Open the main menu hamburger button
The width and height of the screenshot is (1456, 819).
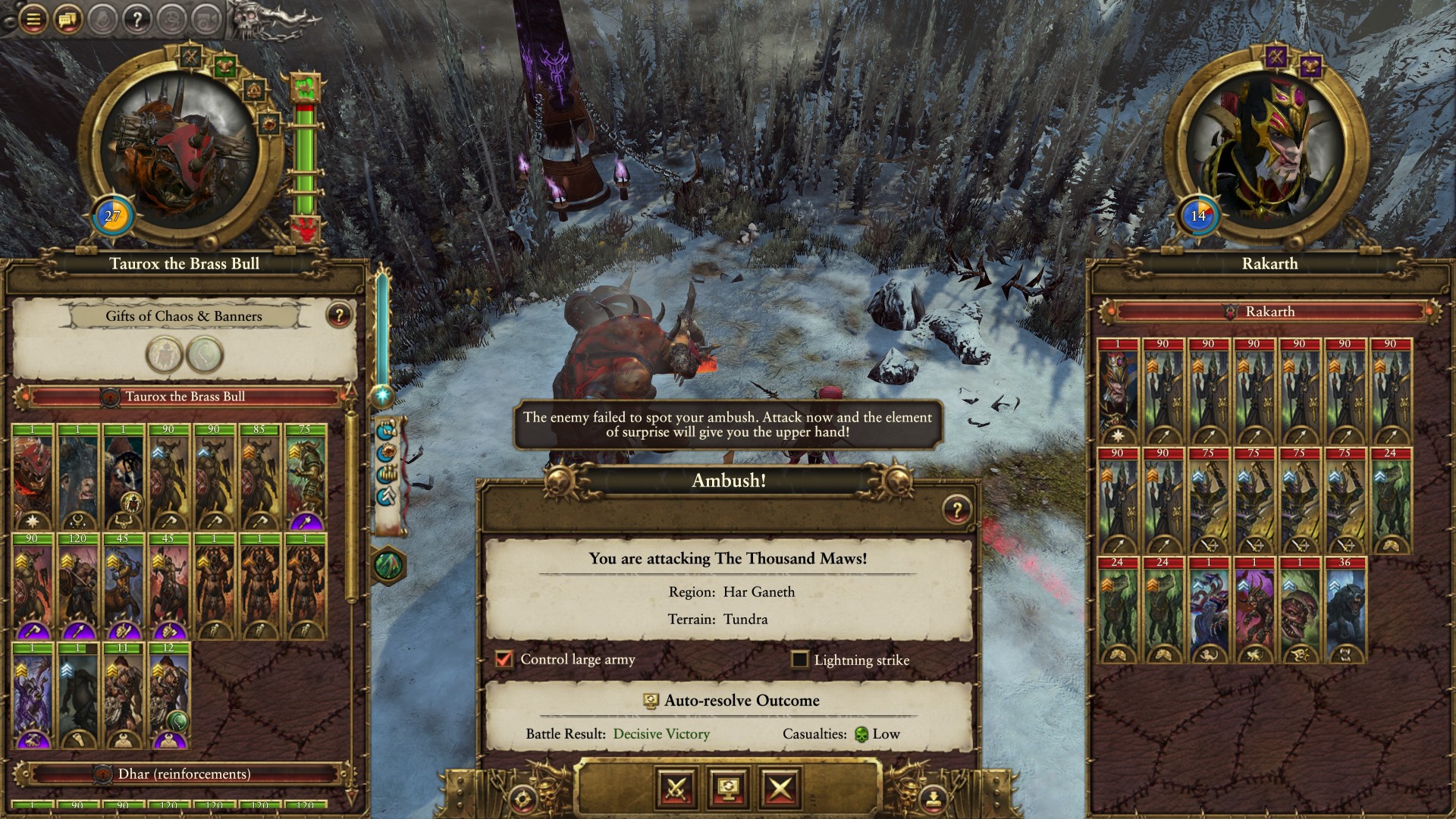(33, 19)
